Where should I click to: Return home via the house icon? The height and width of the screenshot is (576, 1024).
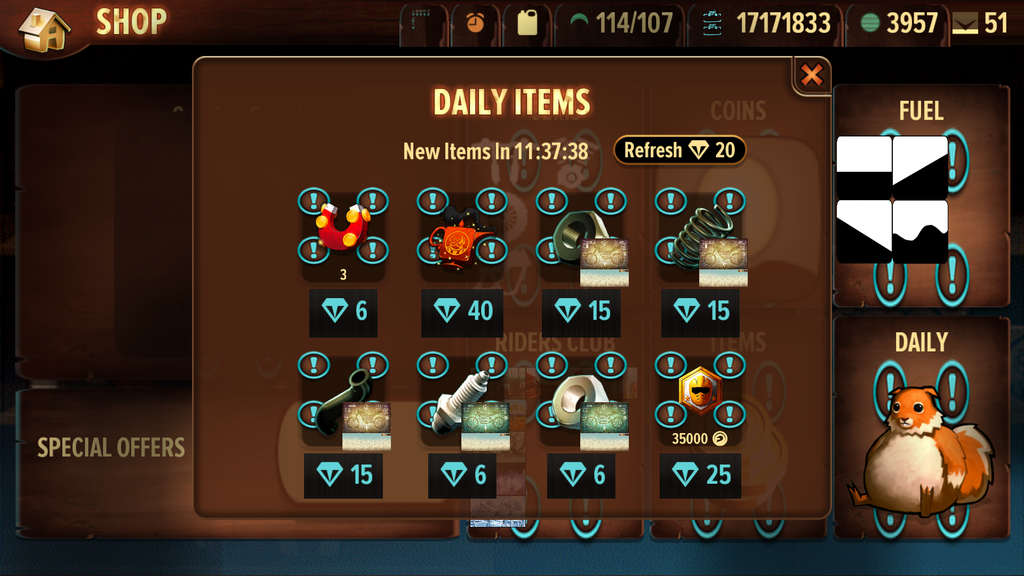[44, 30]
